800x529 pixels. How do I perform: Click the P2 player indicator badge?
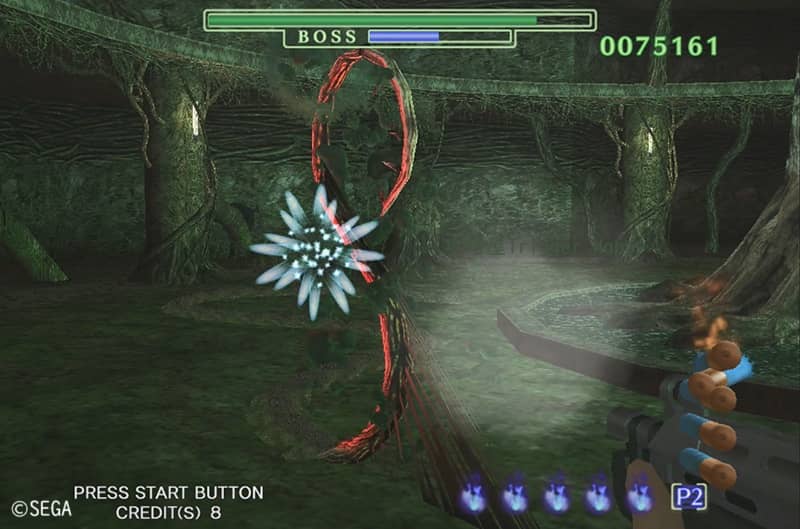[x=688, y=496]
